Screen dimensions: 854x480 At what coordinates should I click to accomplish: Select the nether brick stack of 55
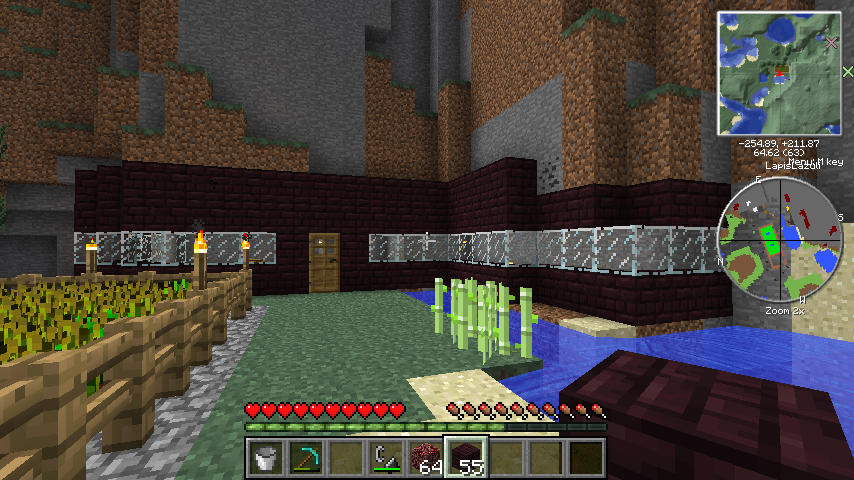(x=466, y=458)
